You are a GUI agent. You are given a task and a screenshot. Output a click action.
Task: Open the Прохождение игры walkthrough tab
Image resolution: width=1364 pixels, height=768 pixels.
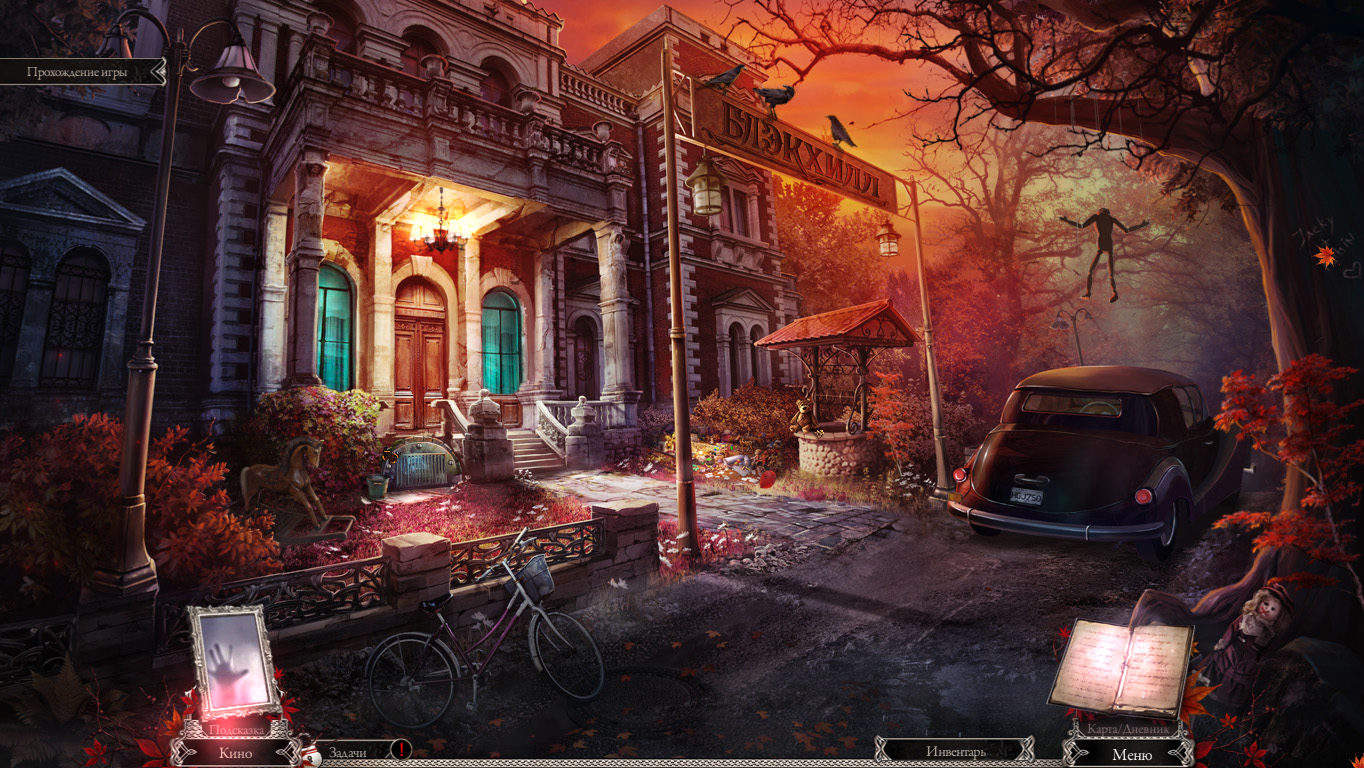coord(82,72)
